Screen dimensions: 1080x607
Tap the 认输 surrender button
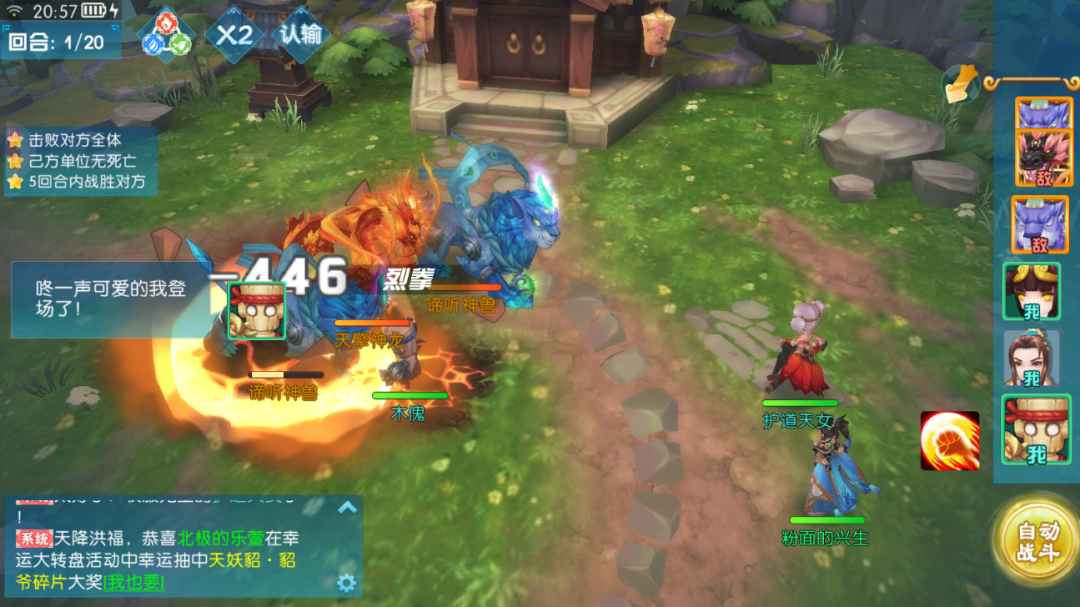(x=301, y=35)
